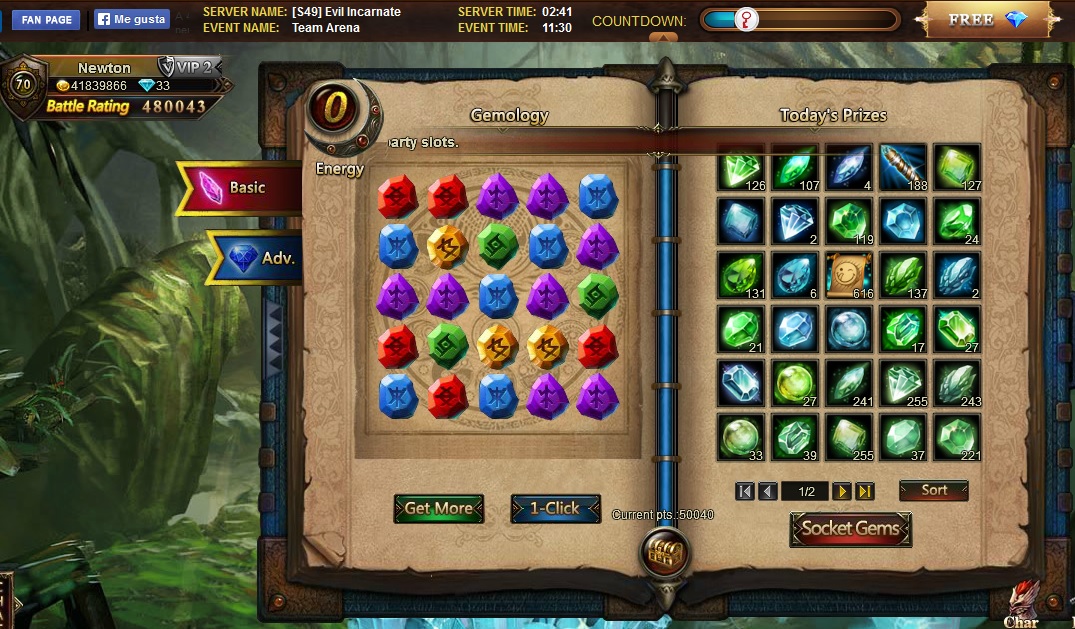1075x629 pixels.
Task: Go to the next prizes page
Action: click(842, 491)
